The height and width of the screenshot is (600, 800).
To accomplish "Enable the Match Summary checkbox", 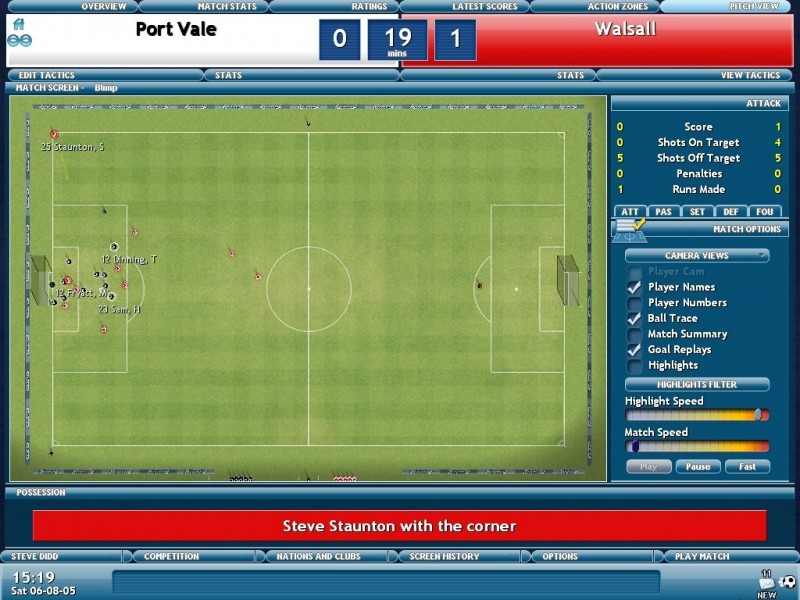I will click(633, 334).
